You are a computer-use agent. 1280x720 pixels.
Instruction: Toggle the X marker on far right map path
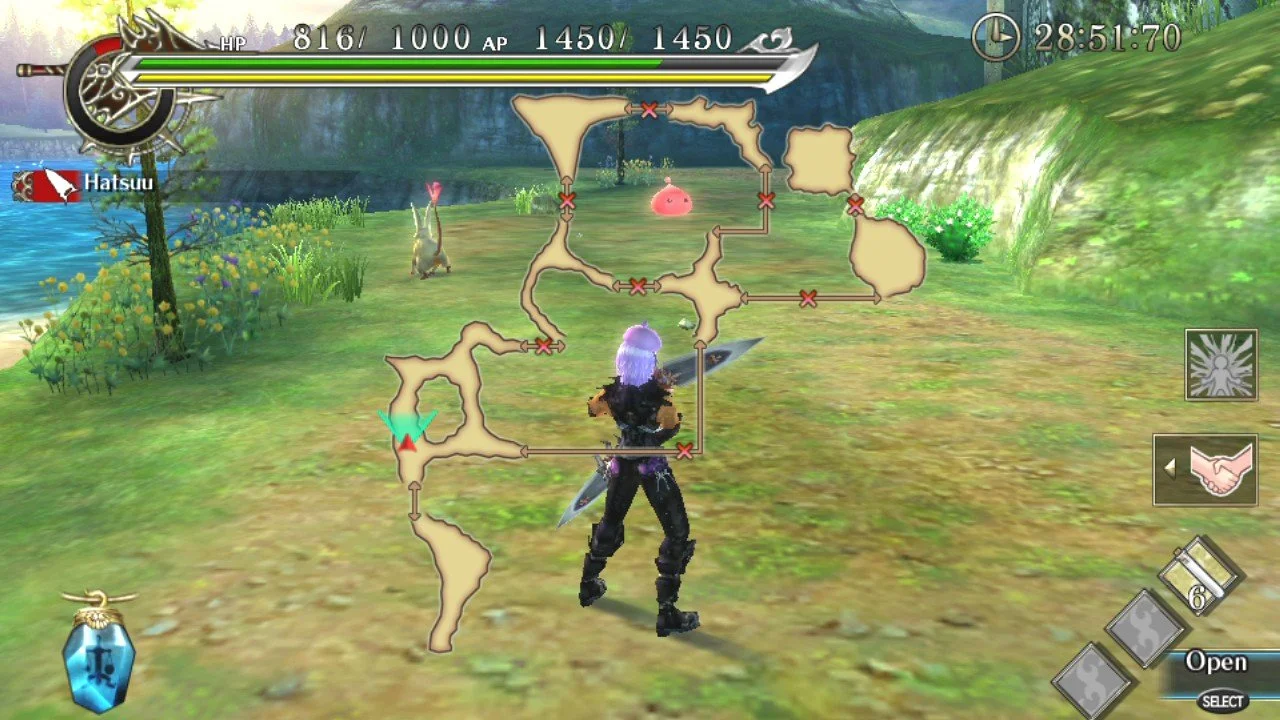[x=855, y=204]
